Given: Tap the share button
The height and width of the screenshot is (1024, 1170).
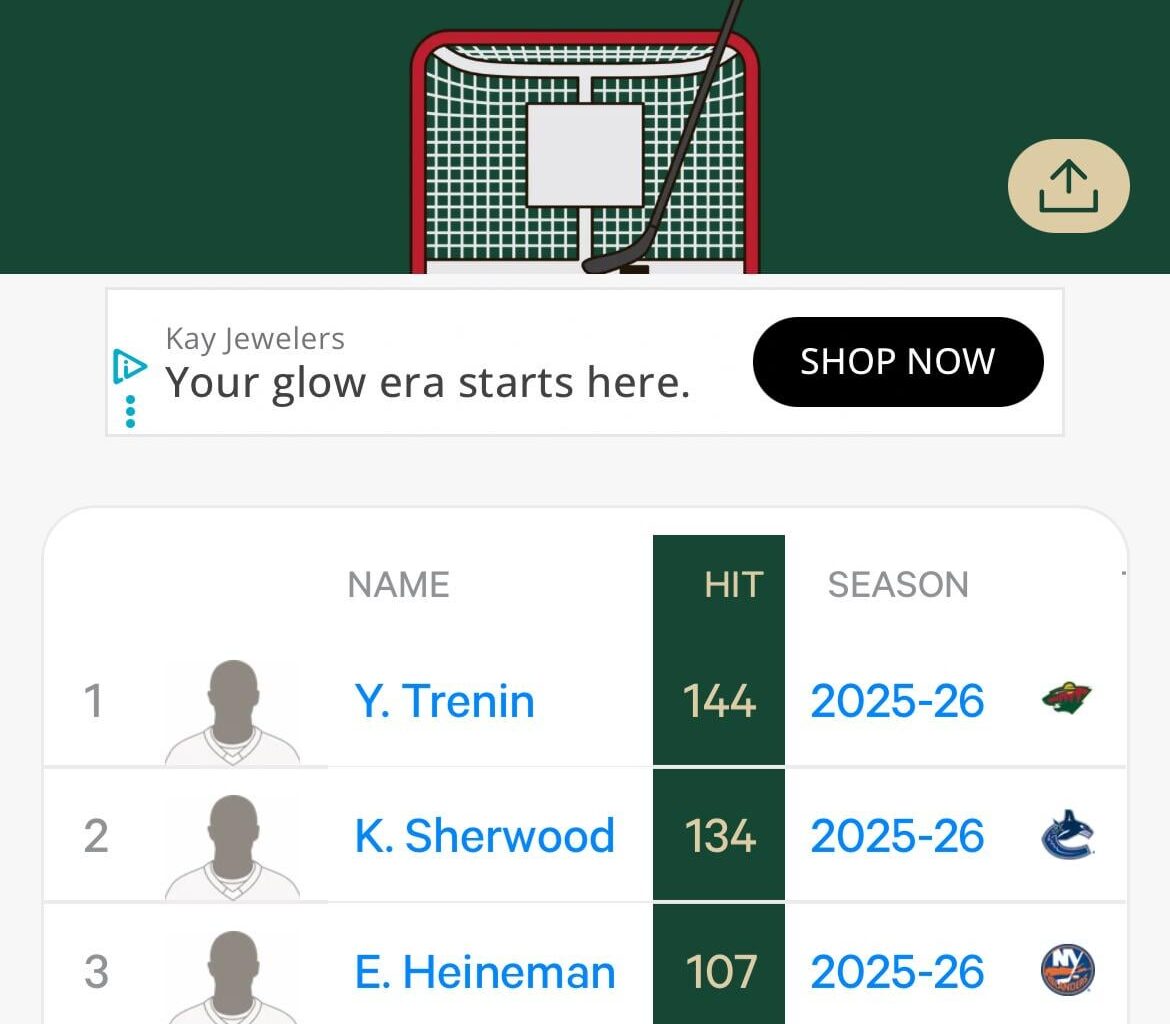Looking at the screenshot, I should click(1068, 187).
